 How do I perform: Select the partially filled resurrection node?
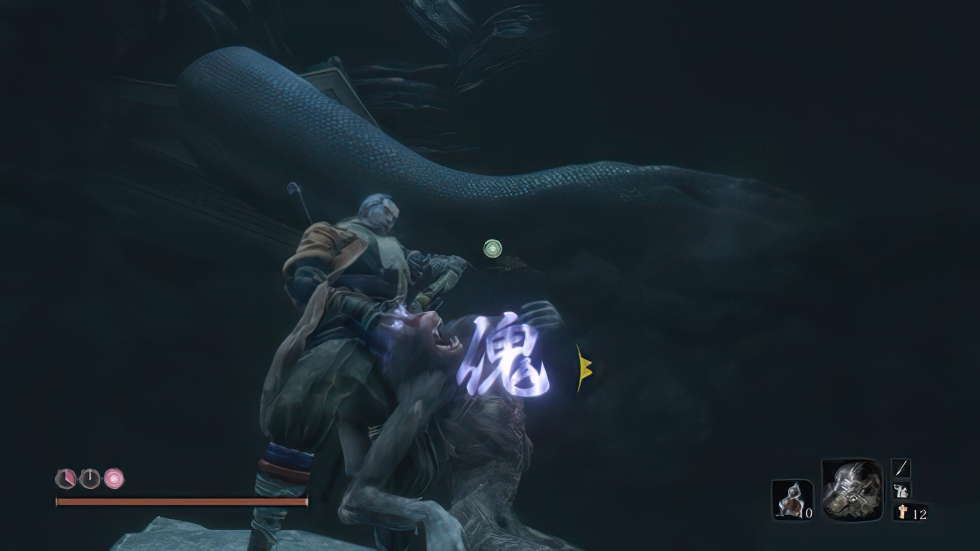(65, 478)
